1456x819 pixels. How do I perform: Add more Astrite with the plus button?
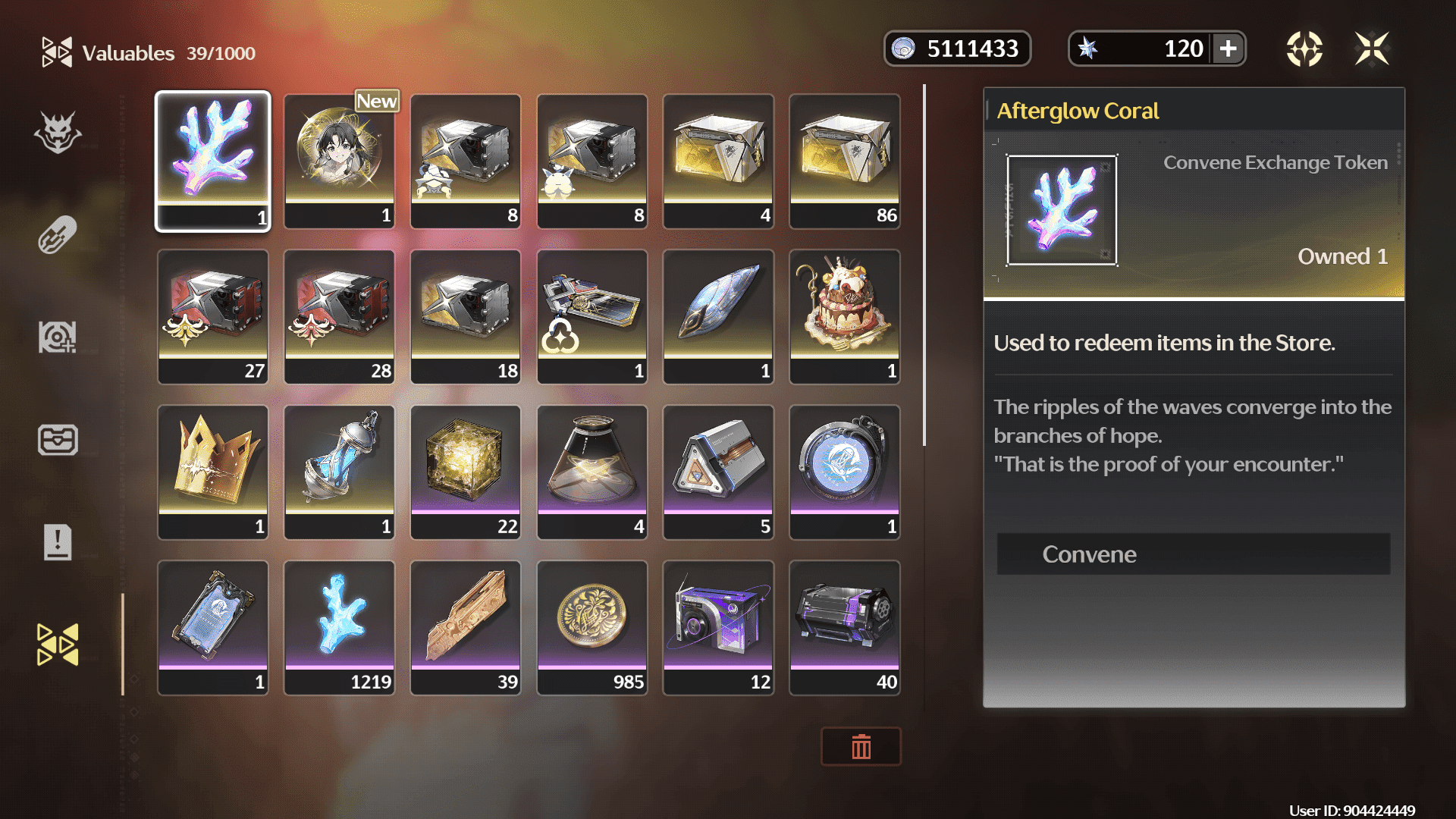click(1228, 49)
